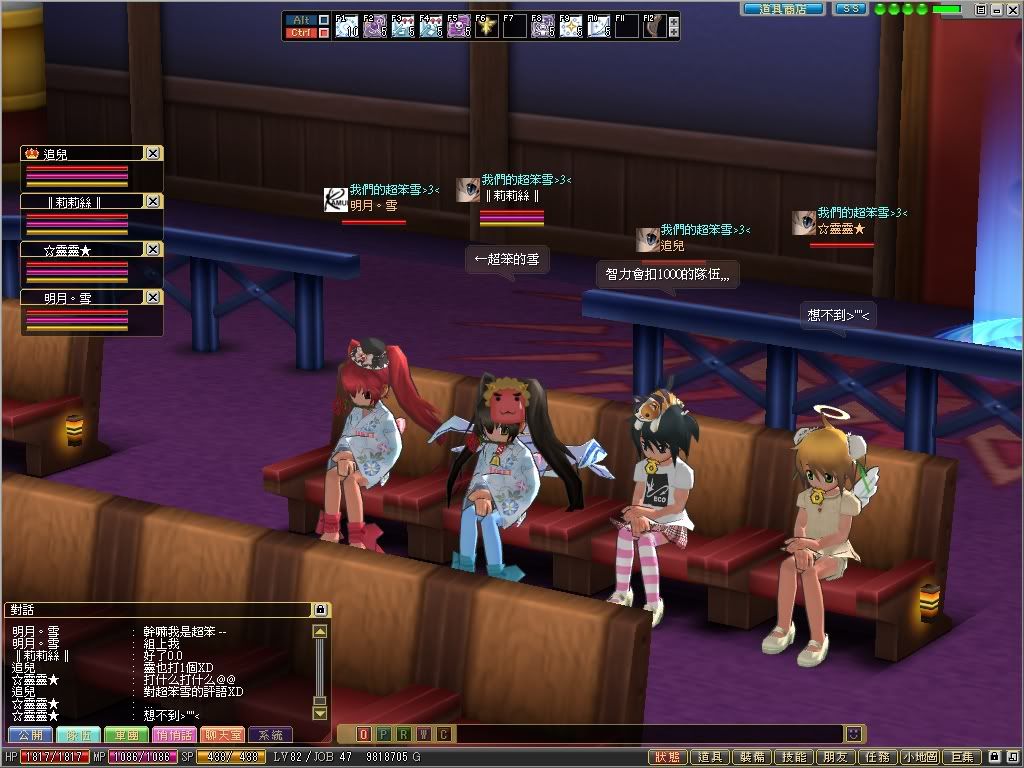Toggle the 小地圖 minimap button
Screen dimensions: 1024x768
(919, 758)
